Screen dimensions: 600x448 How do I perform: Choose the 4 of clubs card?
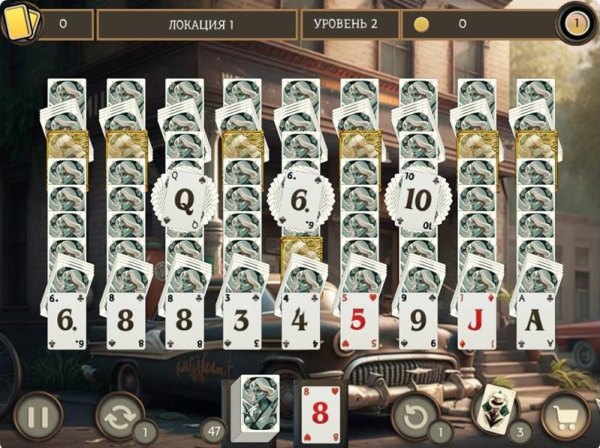[298, 320]
